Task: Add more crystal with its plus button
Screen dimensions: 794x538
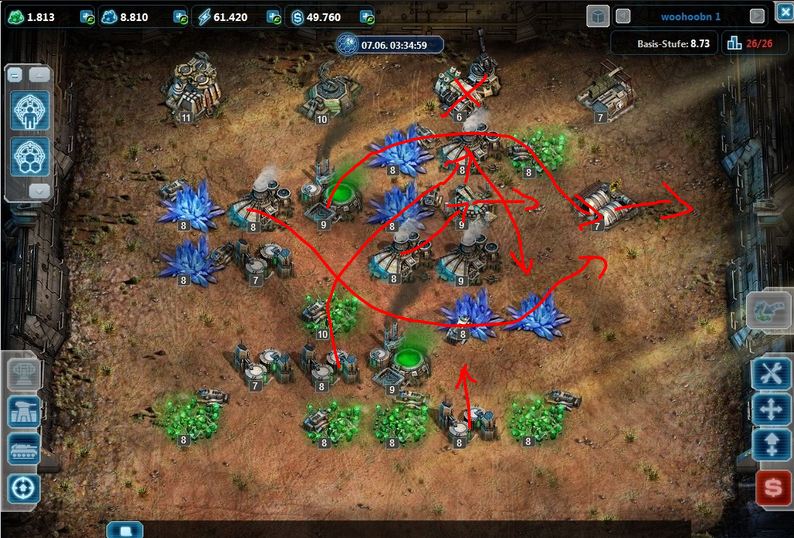Action: tap(180, 17)
